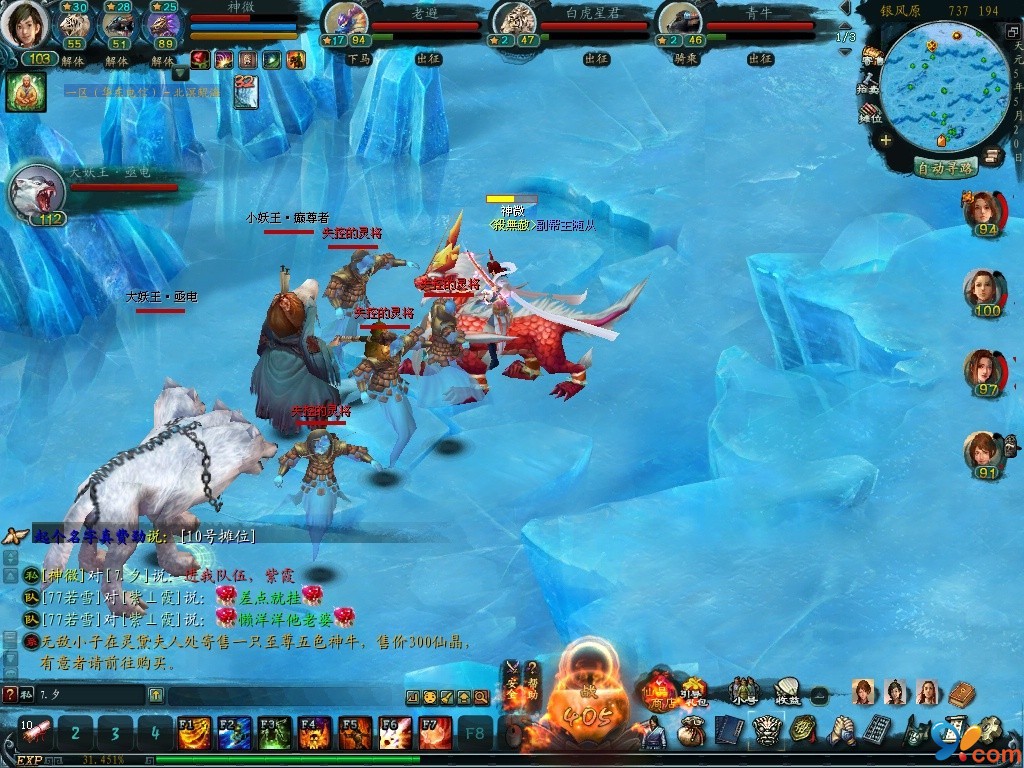Select the player's own portrait
This screenshot has width=1024, height=768.
coord(24,24)
